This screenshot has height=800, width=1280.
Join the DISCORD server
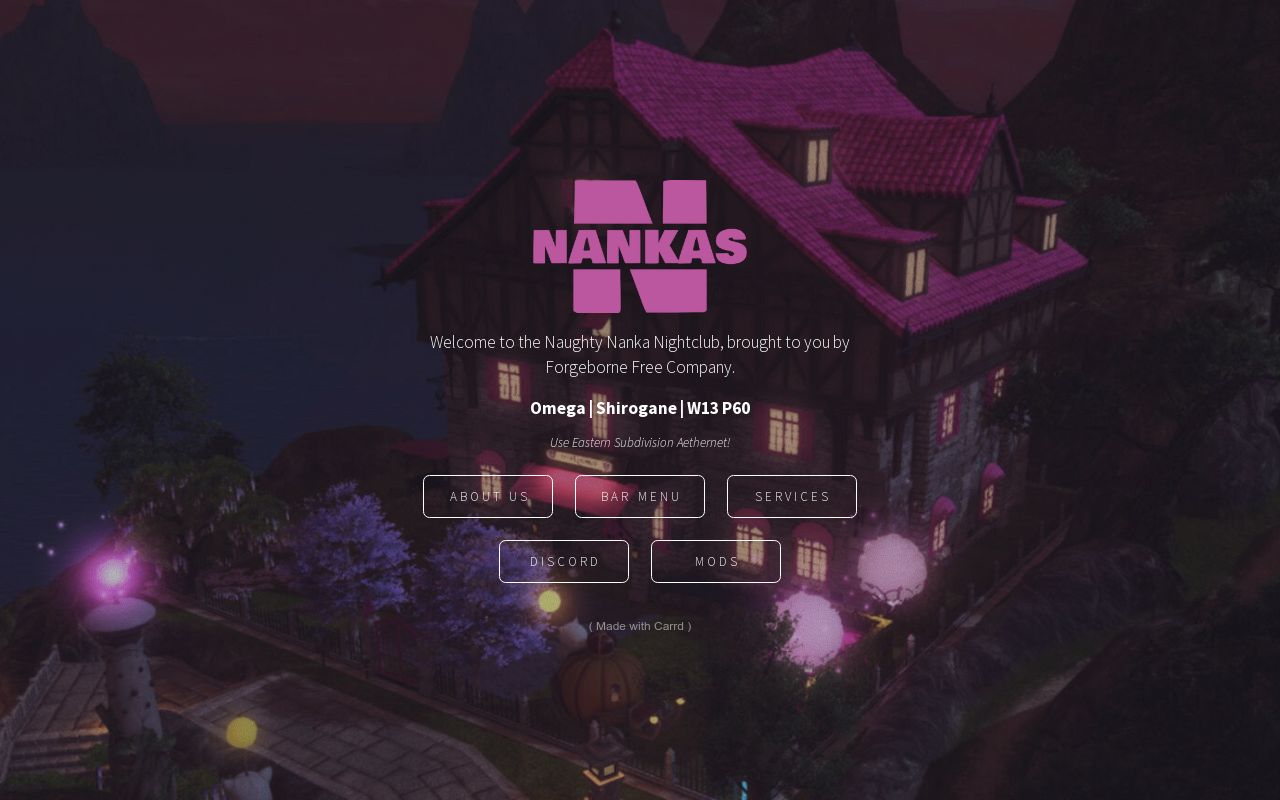coord(564,561)
